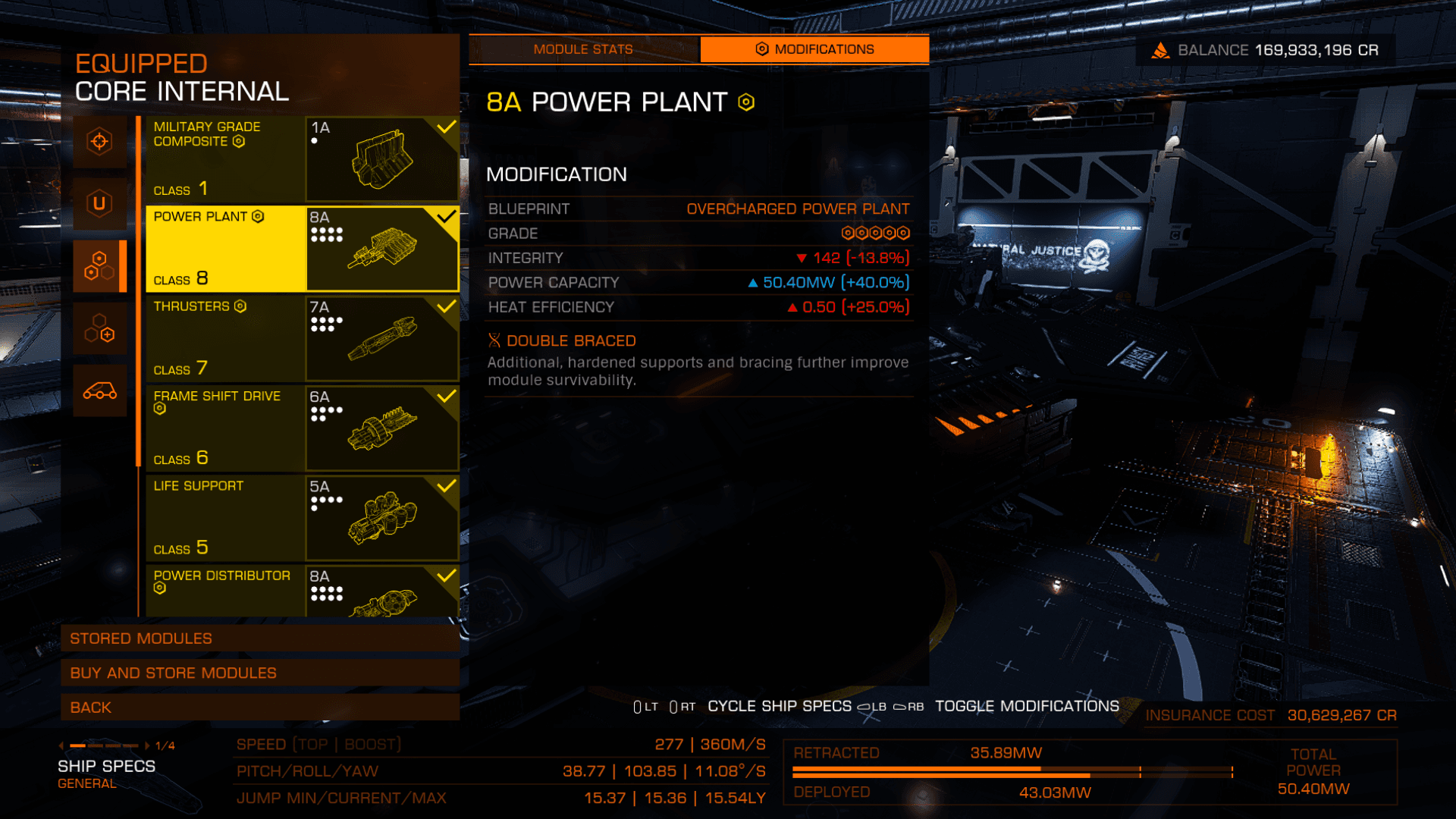Open Buy and Store Modules
This screenshot has height=819, width=1456.
tap(260, 673)
